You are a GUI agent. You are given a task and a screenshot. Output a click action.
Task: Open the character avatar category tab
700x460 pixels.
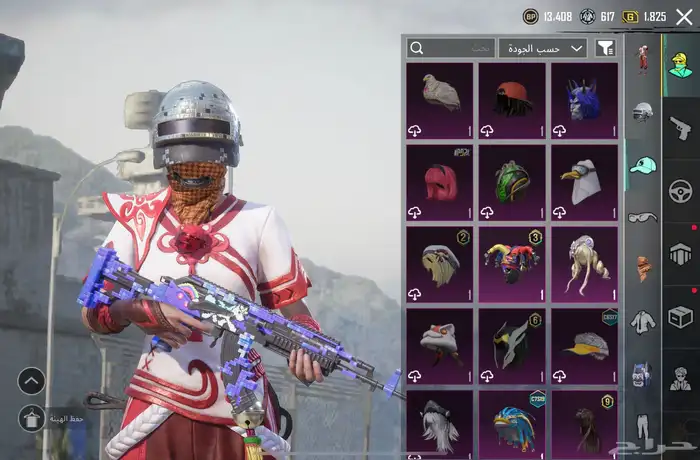tap(681, 62)
